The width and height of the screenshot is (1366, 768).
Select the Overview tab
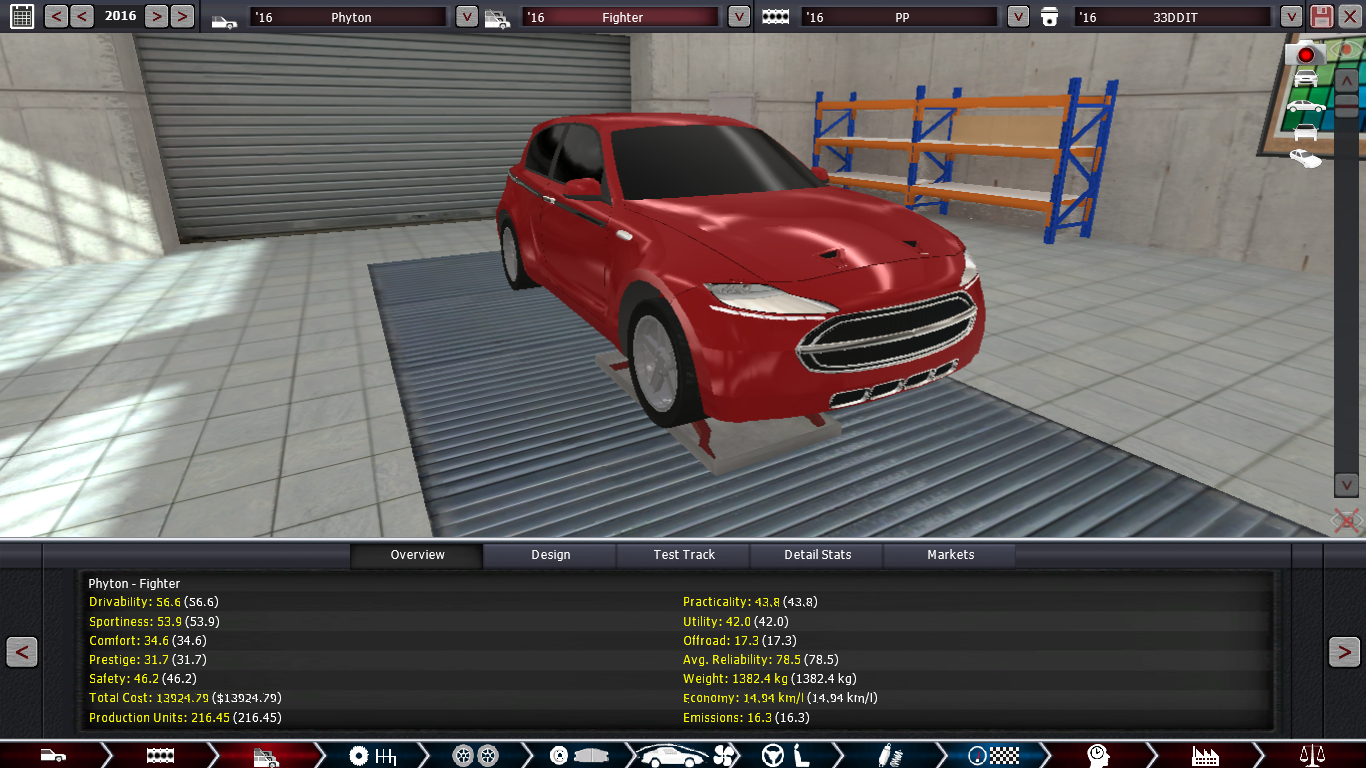coord(417,555)
